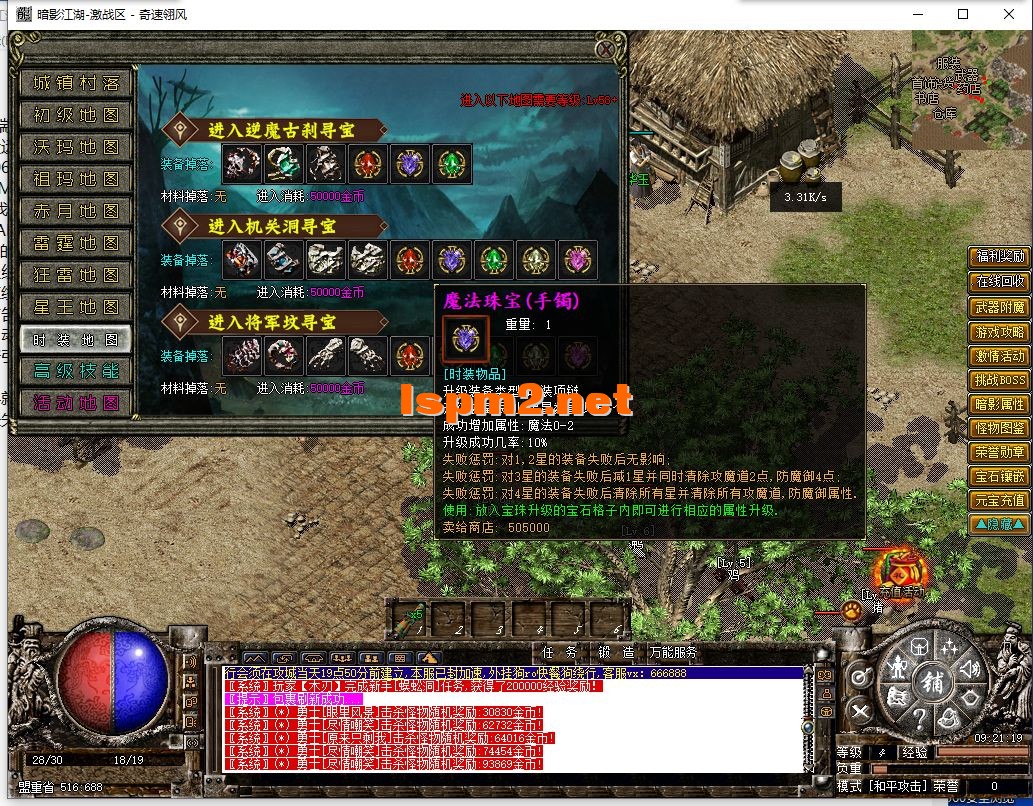1033x806 pixels.
Task: Hide the side buttons with 隐藏
Action: tap(999, 524)
